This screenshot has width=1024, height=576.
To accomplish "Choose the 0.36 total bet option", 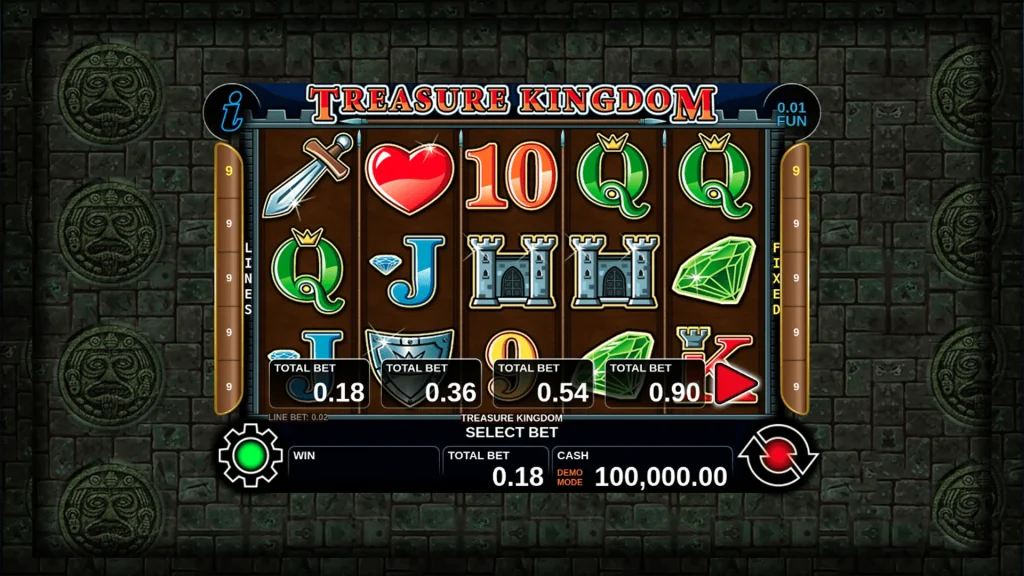I will [431, 383].
